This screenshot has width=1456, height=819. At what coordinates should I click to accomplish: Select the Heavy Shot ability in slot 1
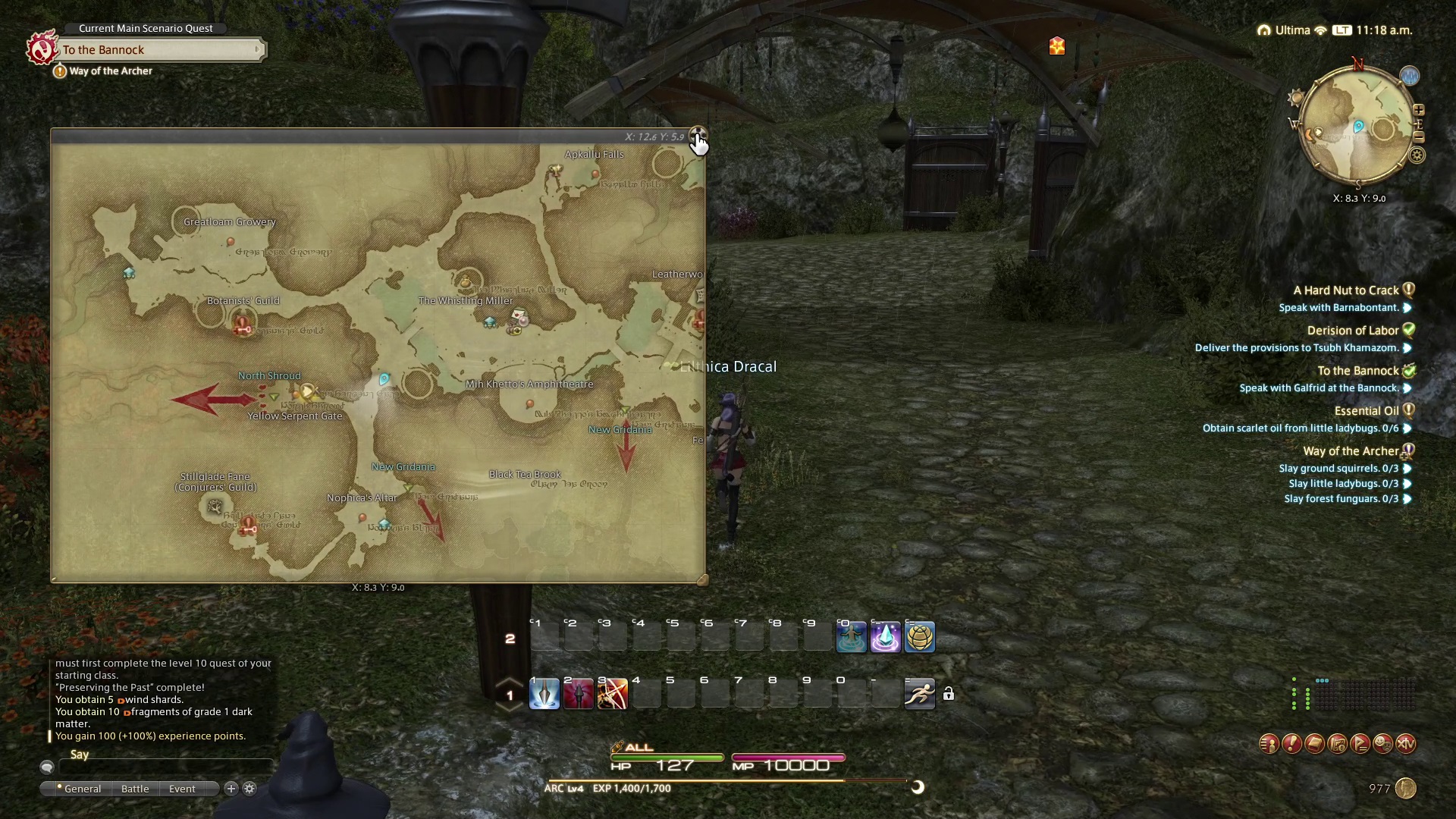pyautogui.click(x=544, y=694)
